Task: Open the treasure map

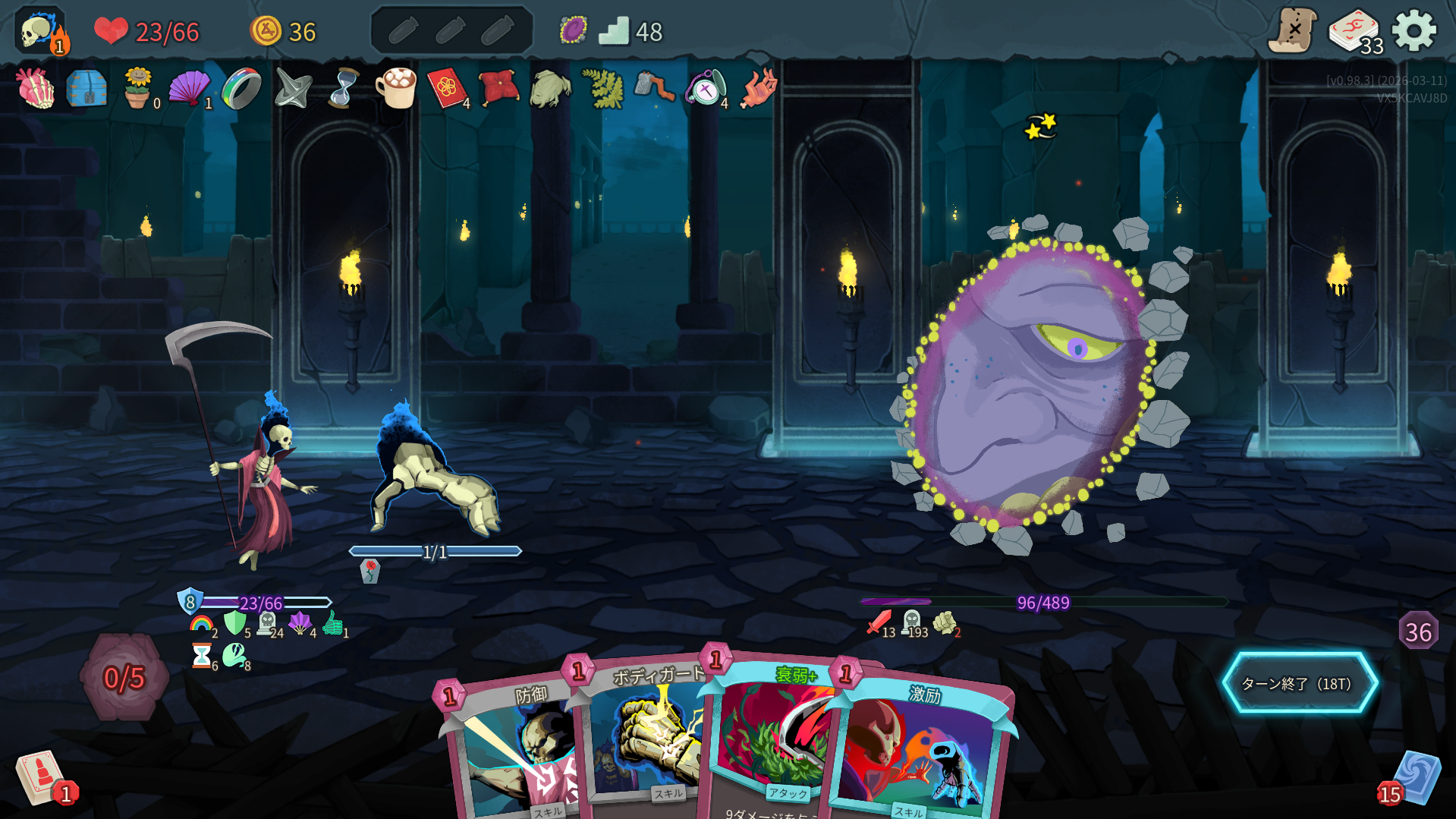Action: pos(1292,31)
